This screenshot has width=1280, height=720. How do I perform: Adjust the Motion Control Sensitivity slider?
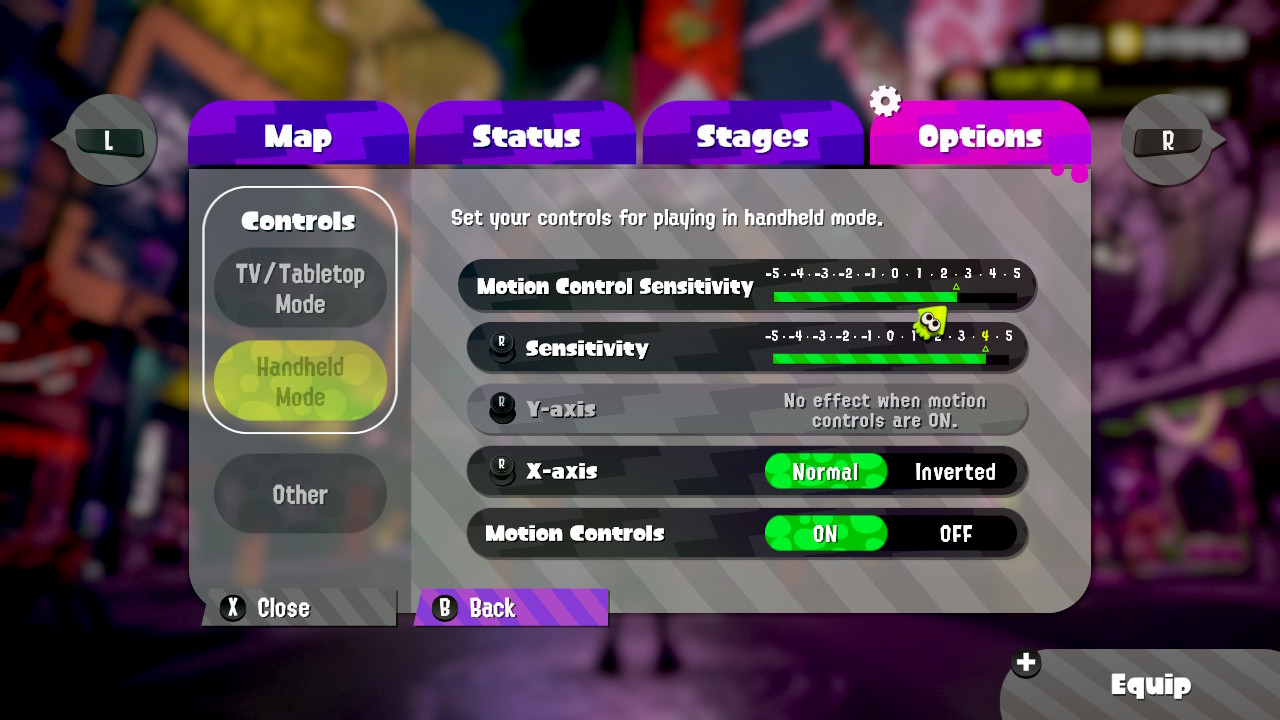click(x=894, y=297)
